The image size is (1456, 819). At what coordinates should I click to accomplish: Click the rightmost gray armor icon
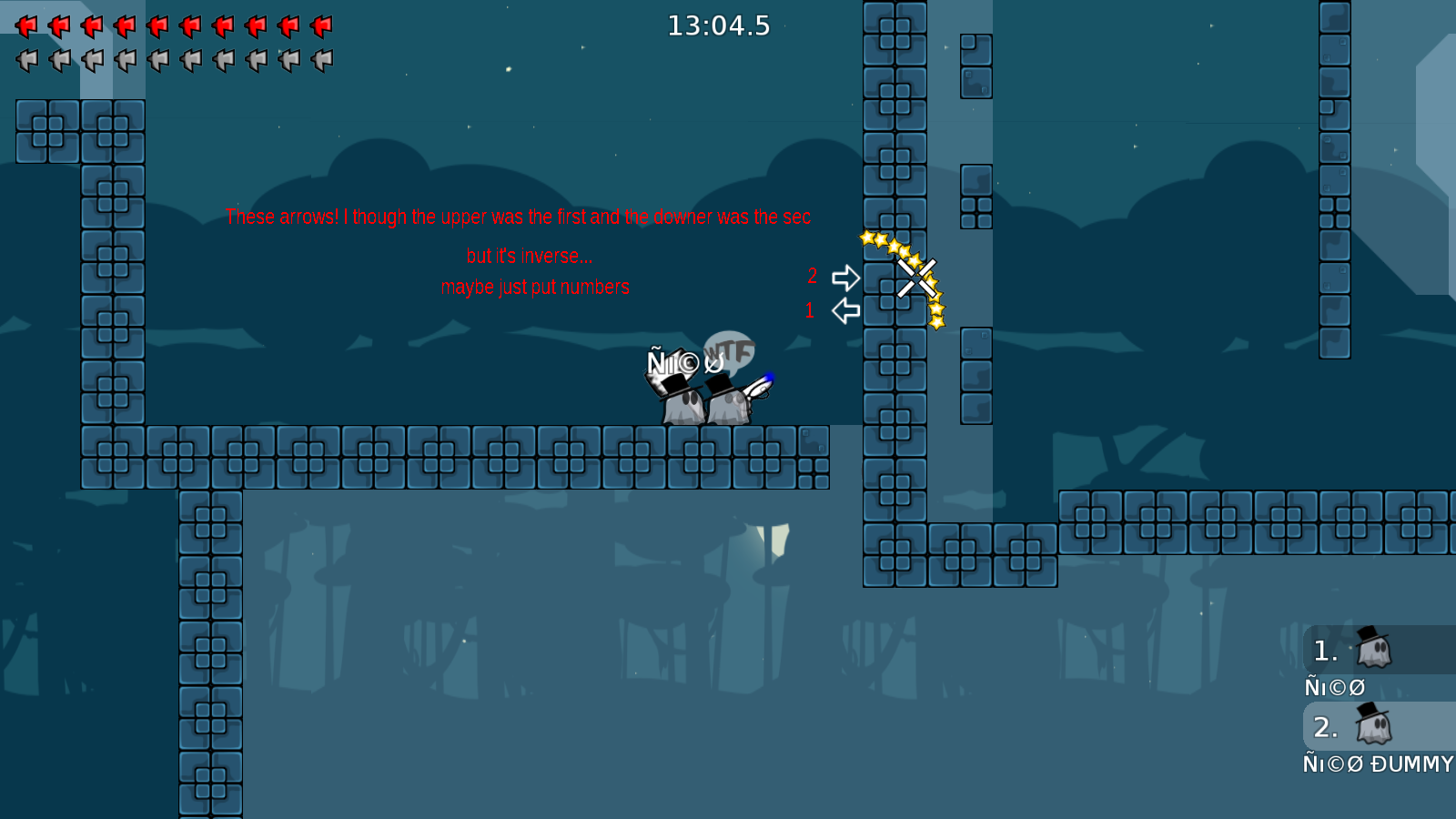pos(321,60)
